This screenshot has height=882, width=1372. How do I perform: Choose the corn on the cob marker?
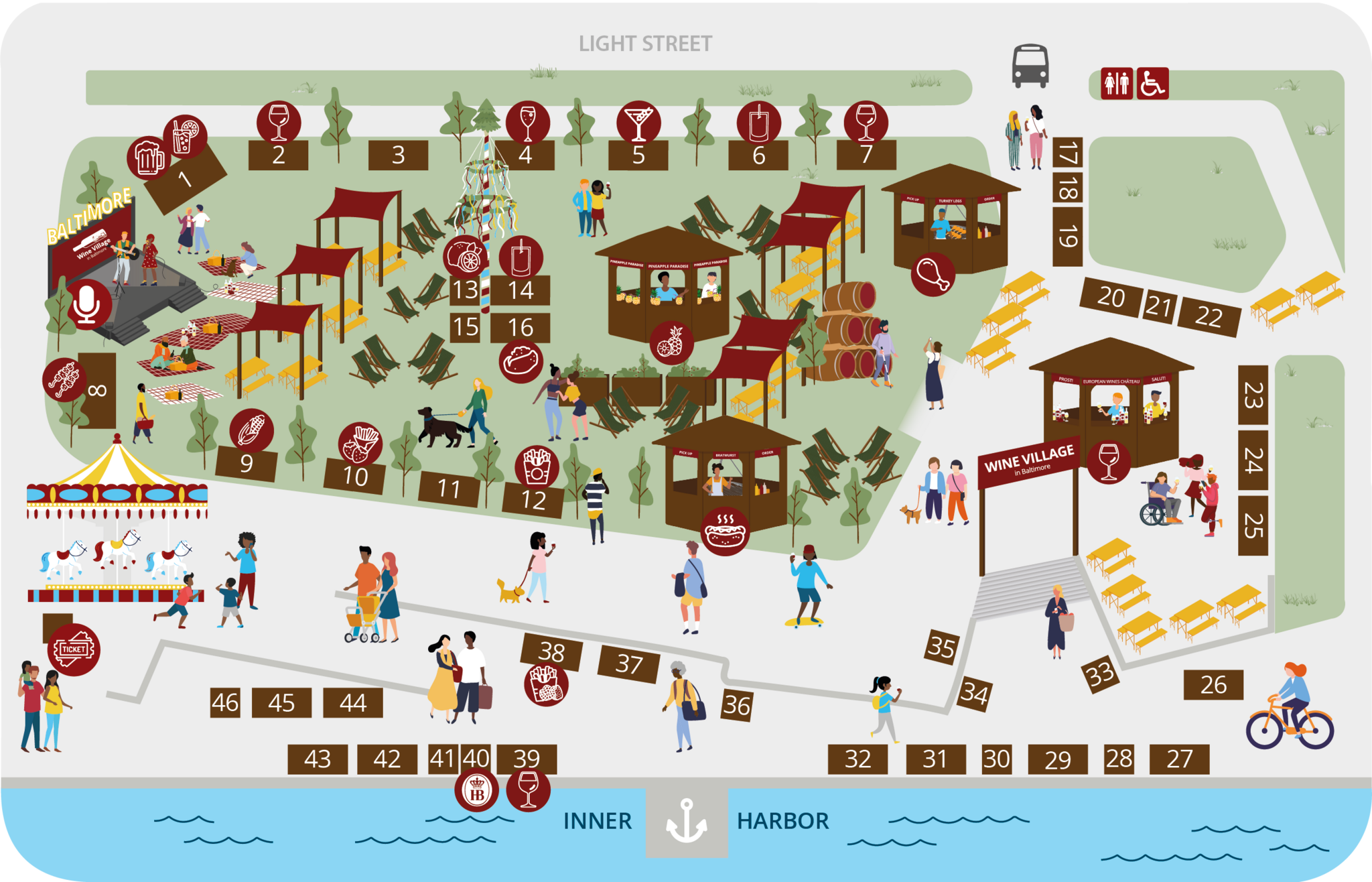251,430
